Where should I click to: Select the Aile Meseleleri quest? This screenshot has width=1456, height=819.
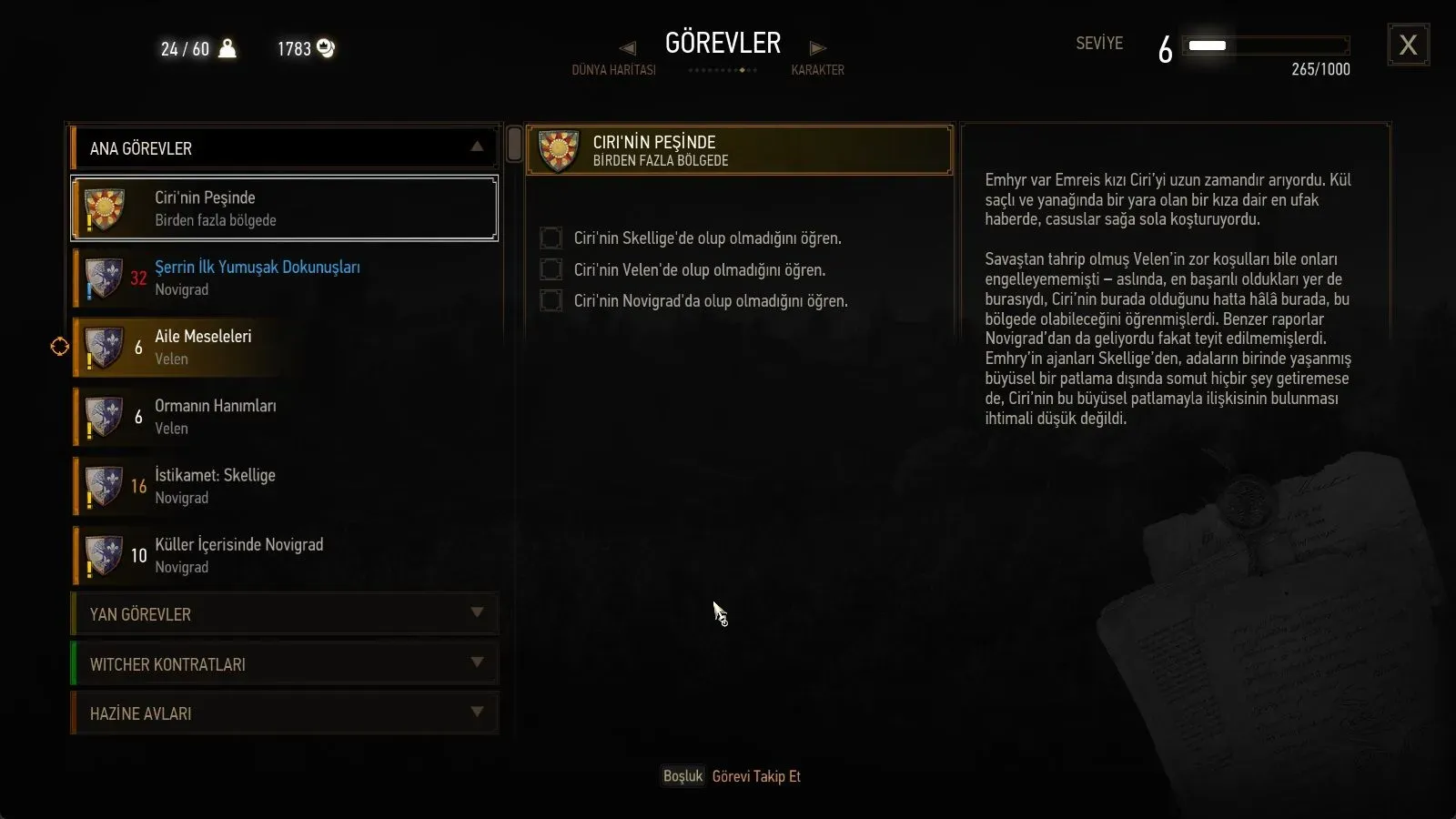(284, 347)
